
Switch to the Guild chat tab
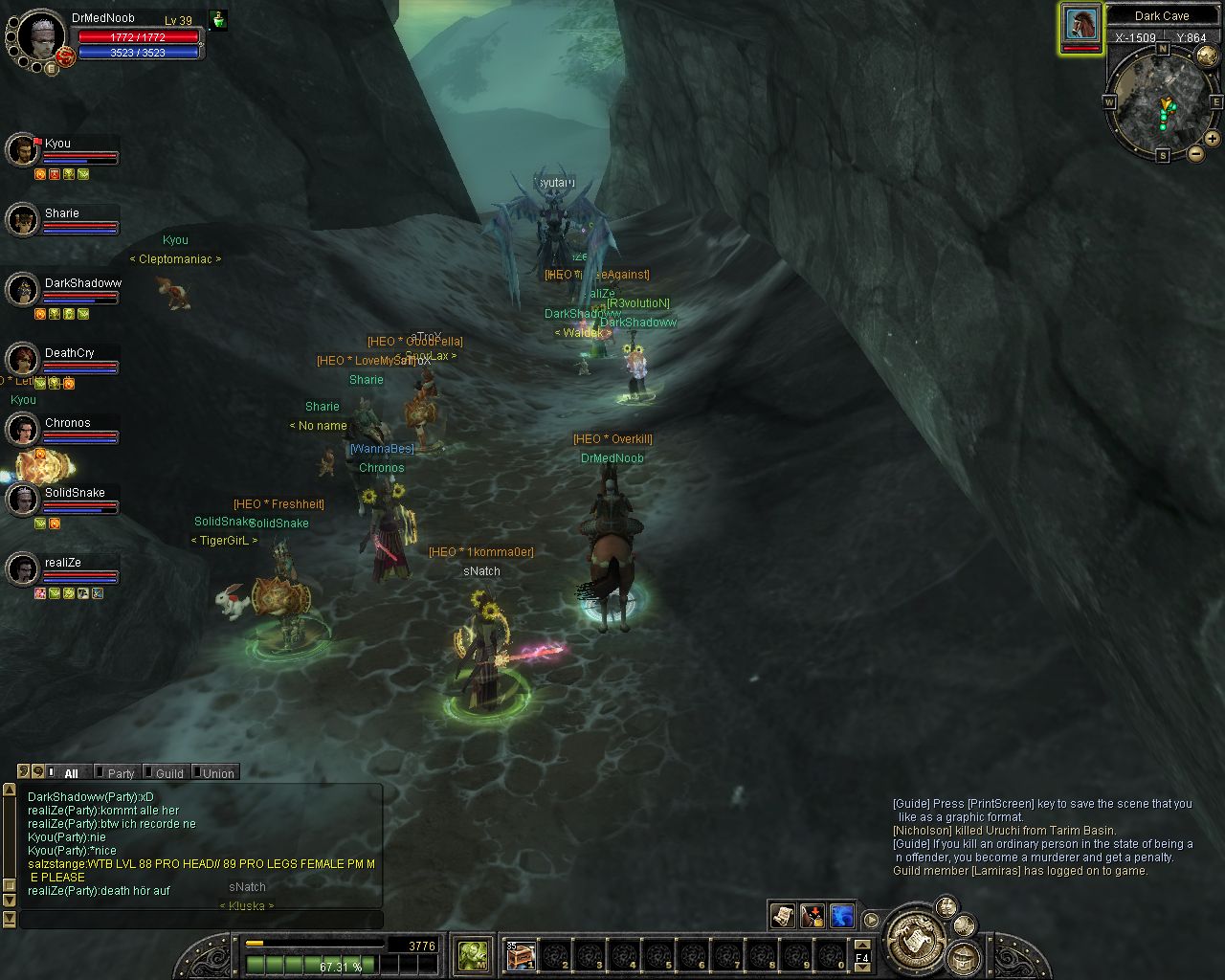pyautogui.click(x=167, y=773)
